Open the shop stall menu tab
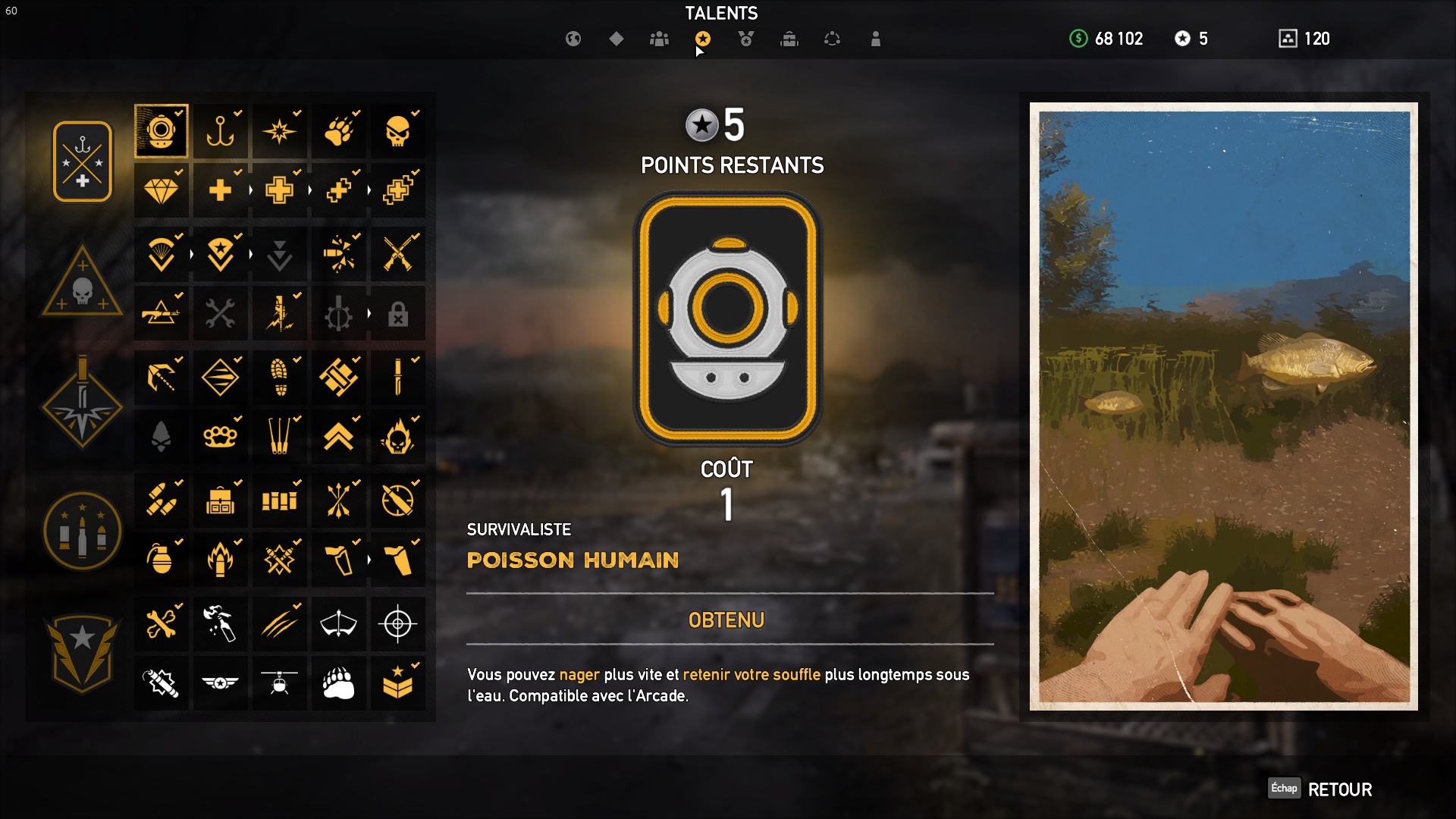Image resolution: width=1456 pixels, height=819 pixels. click(x=789, y=39)
